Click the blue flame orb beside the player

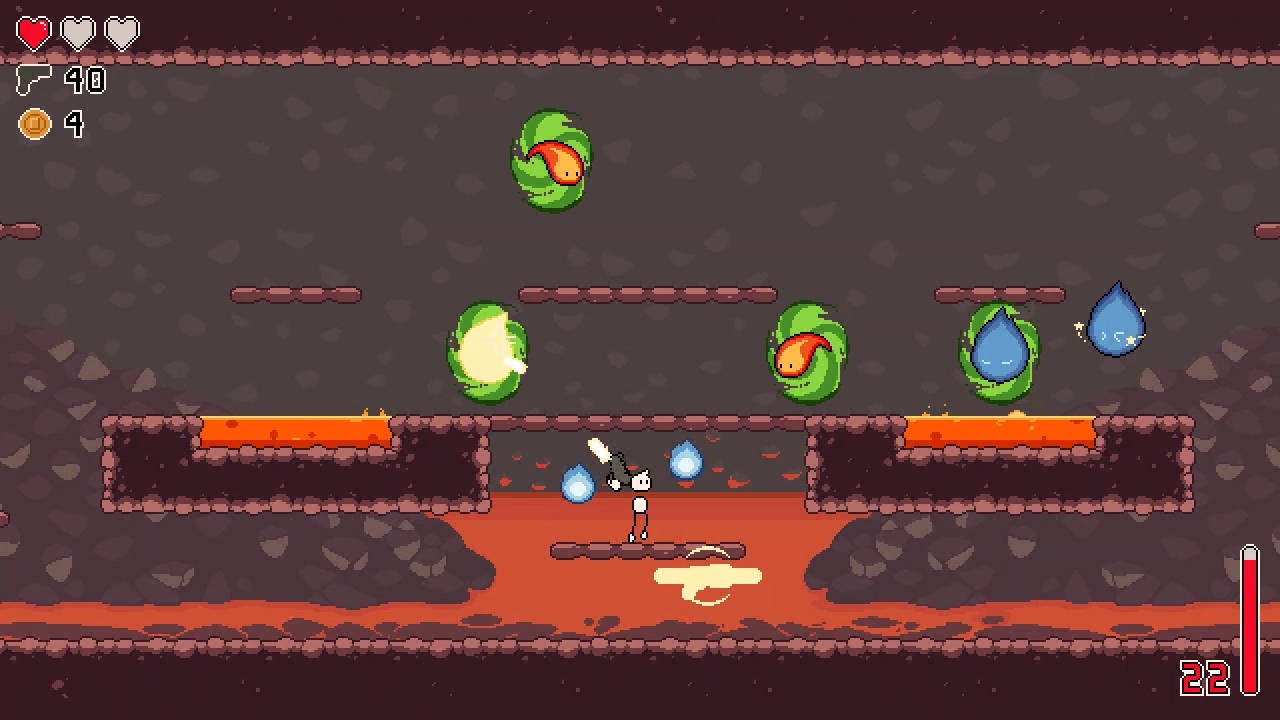[x=685, y=462]
